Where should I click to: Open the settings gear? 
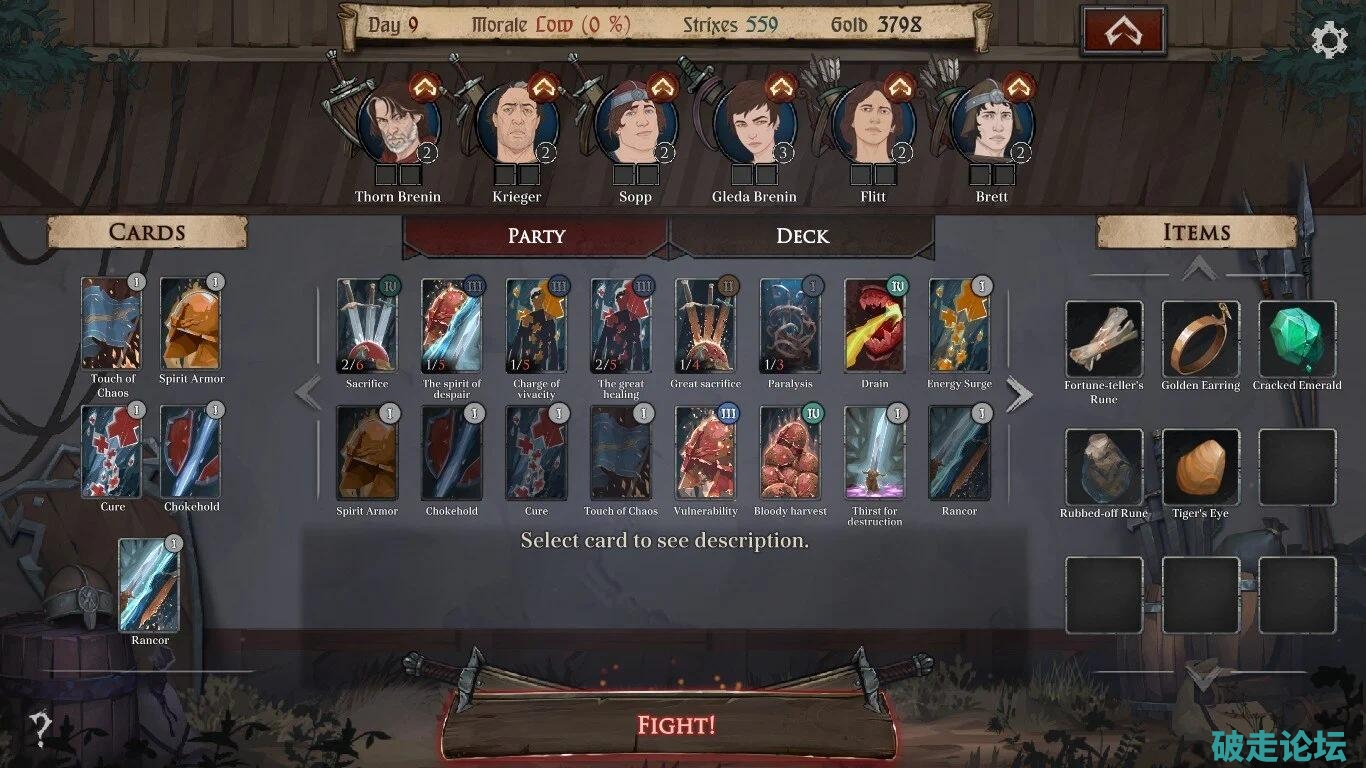coord(1329,39)
